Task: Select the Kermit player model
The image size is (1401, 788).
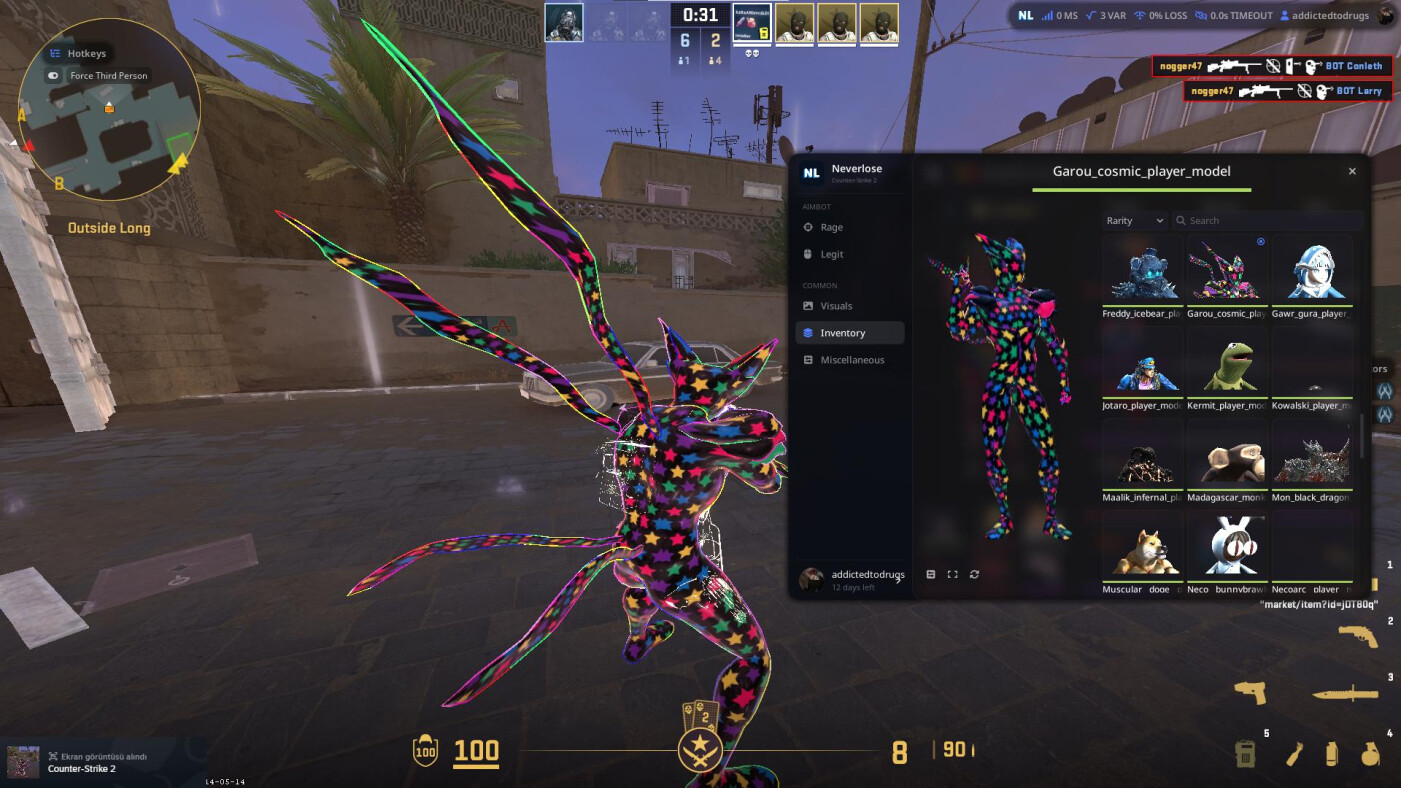Action: (x=1227, y=367)
